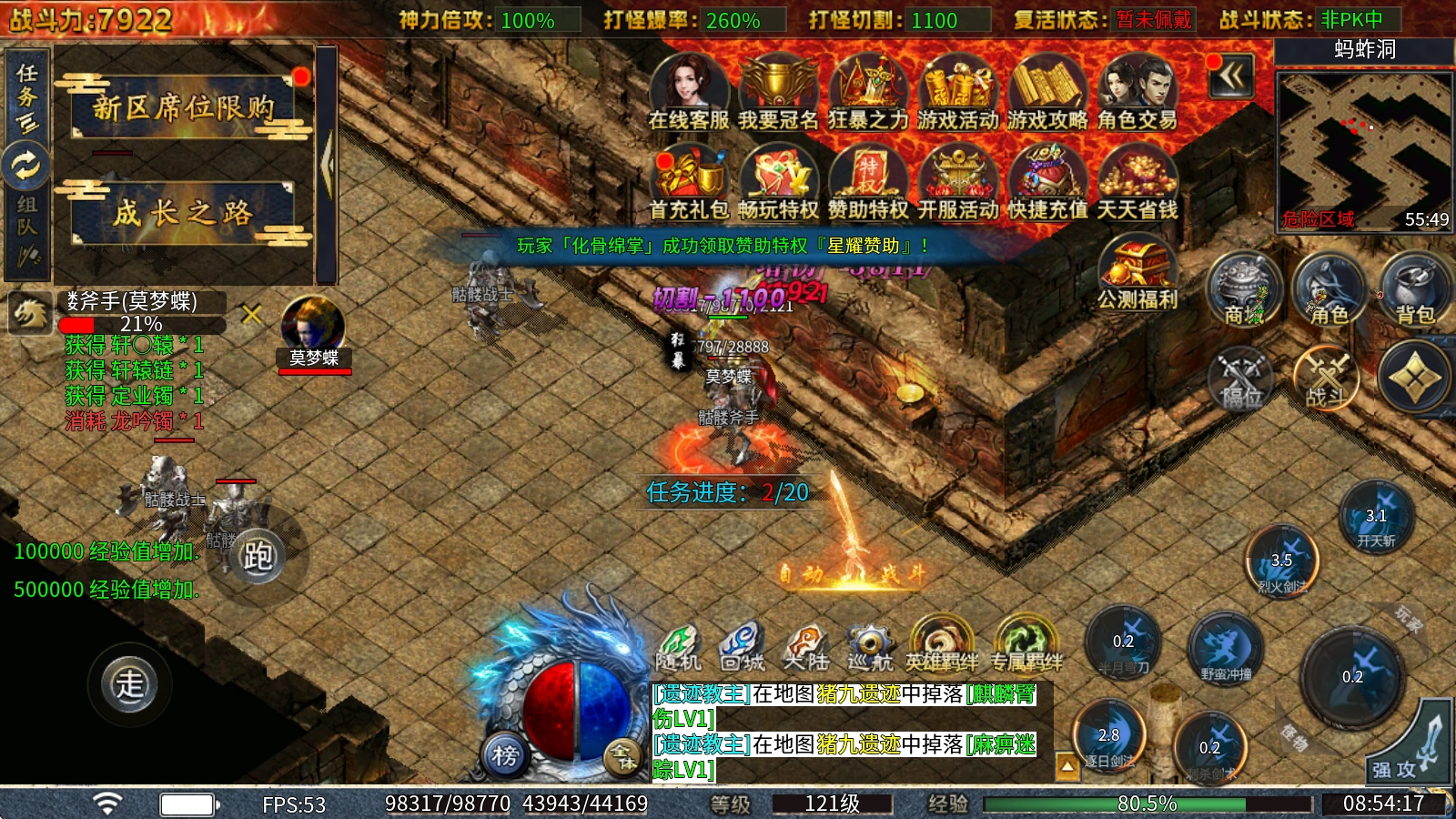Use the 随机 random teleport button
Image resolution: width=1456 pixels, height=819 pixels.
point(678,647)
